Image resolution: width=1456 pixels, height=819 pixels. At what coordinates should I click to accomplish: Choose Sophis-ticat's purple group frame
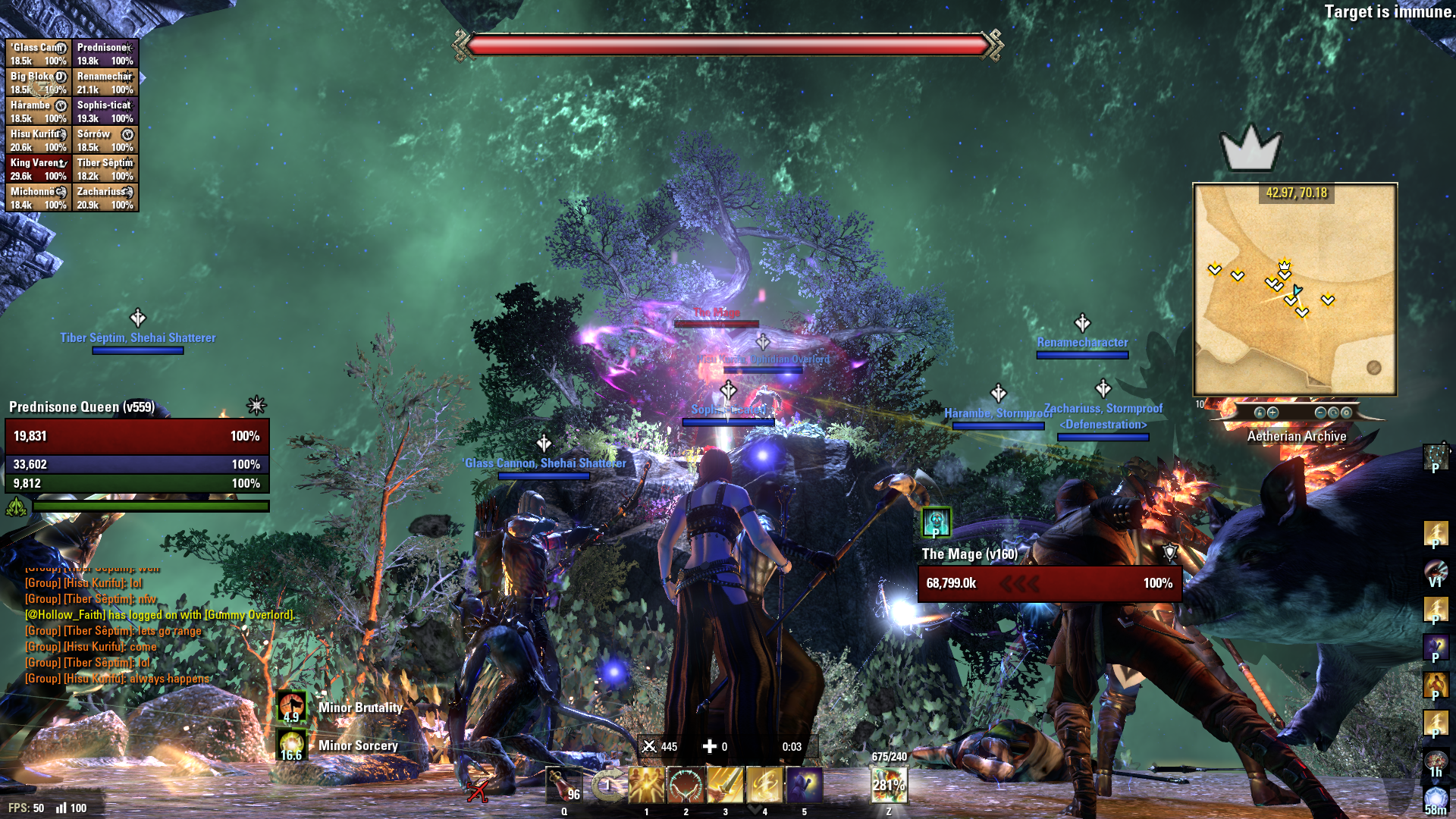[105, 111]
